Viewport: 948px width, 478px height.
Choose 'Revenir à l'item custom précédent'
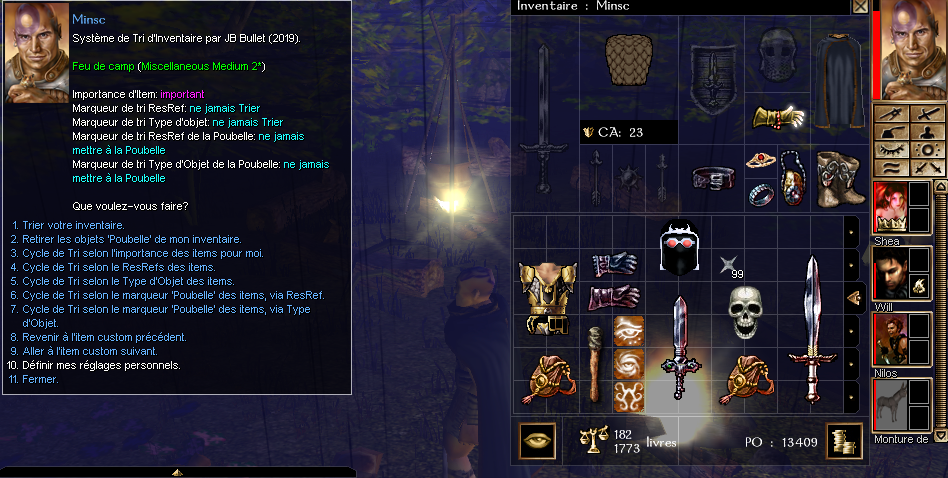tap(104, 337)
